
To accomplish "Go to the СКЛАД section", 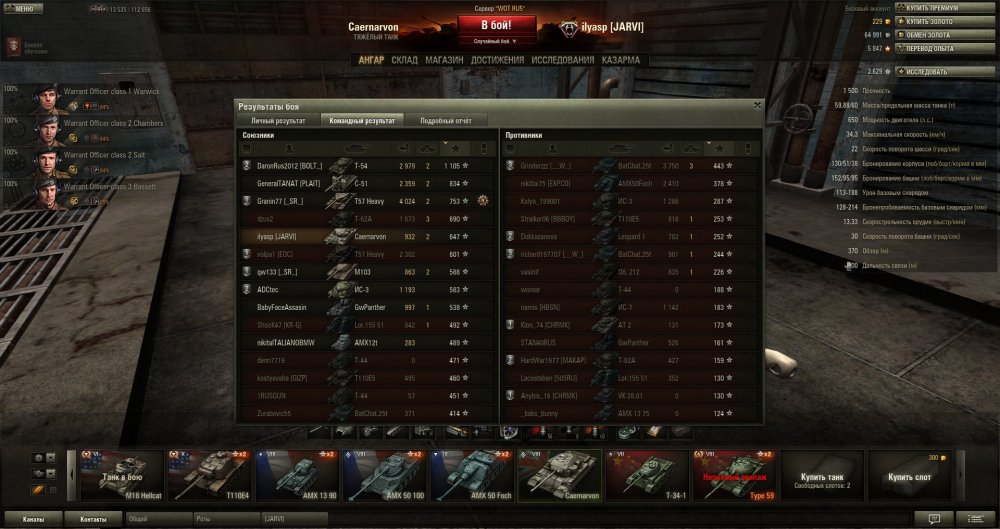I will pos(404,61).
